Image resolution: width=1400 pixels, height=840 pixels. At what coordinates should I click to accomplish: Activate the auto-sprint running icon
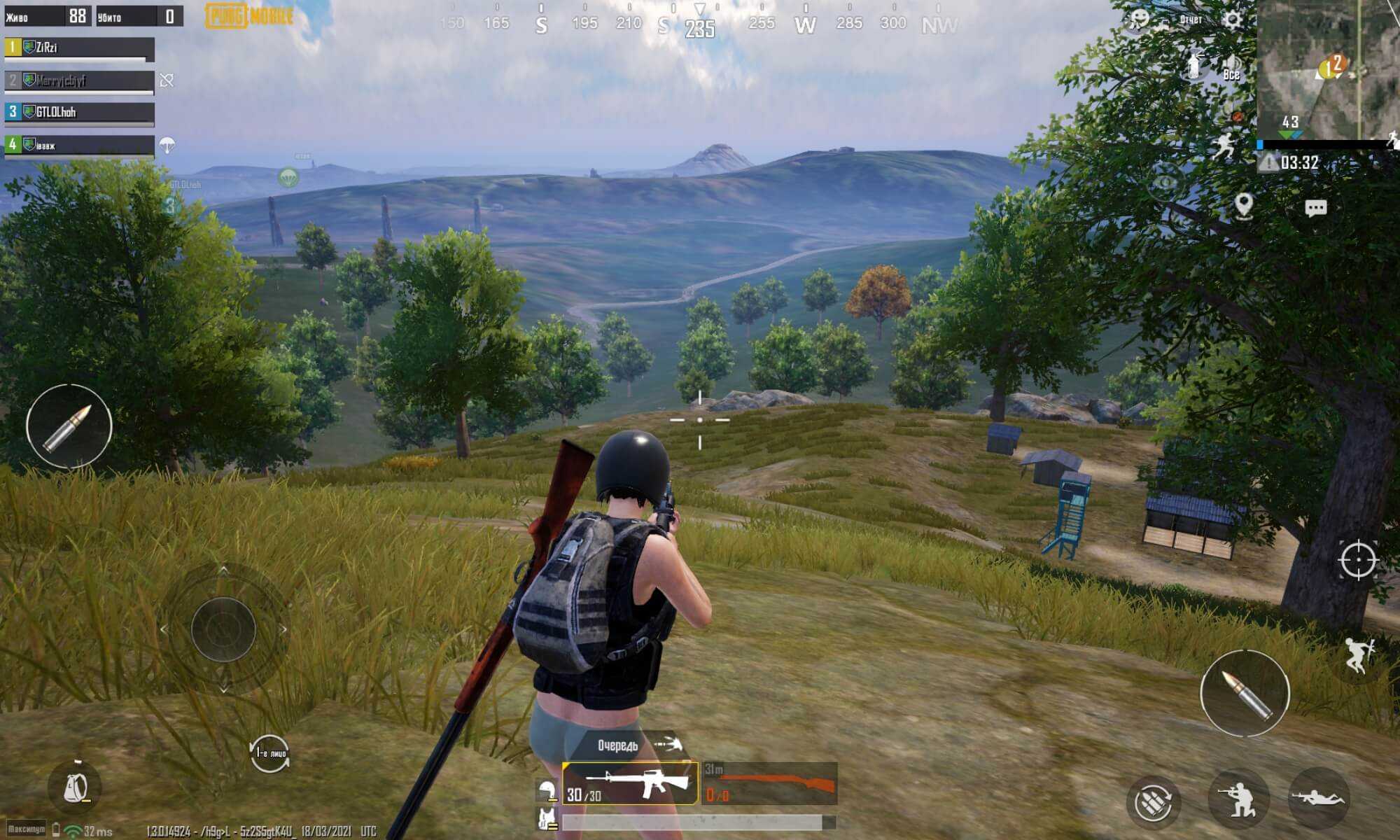tap(1223, 147)
